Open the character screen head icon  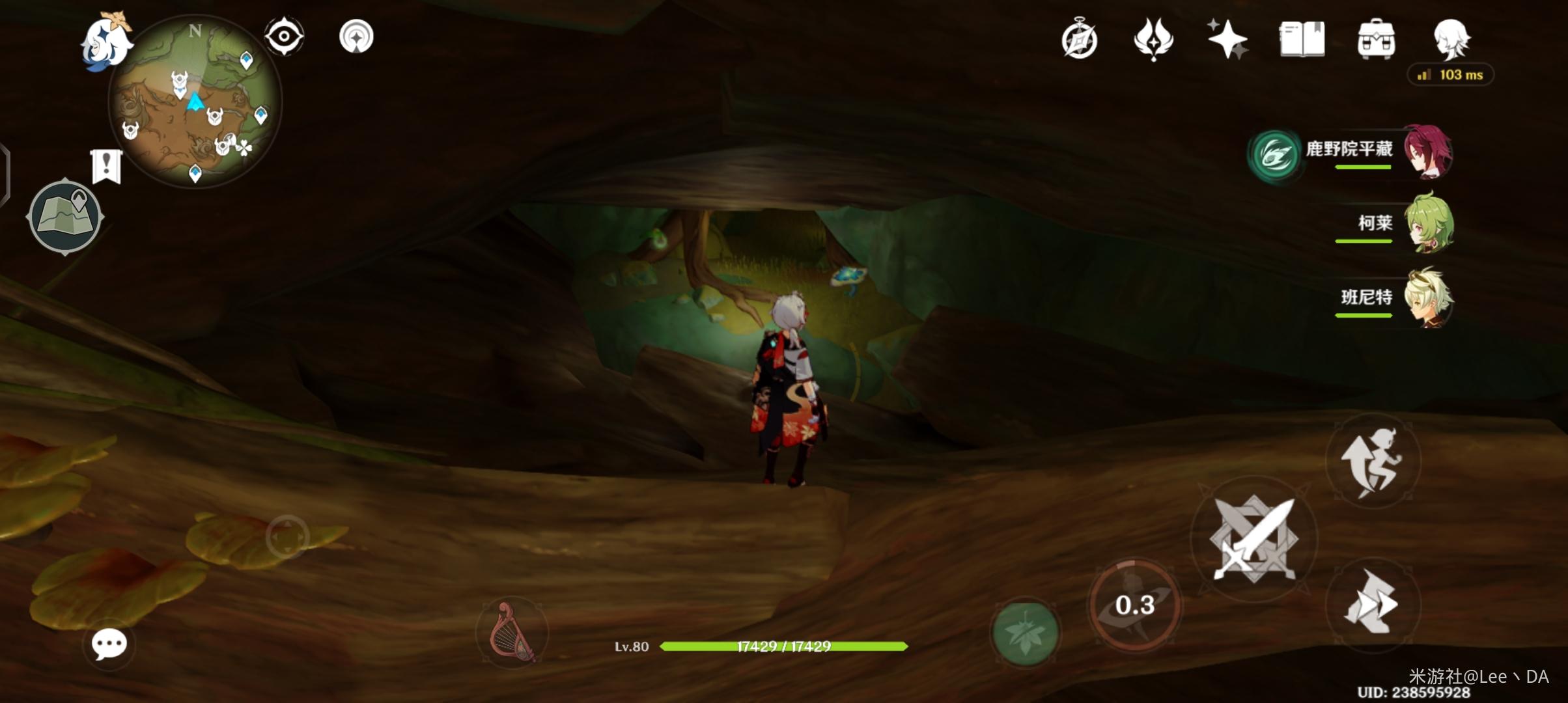coord(1451,39)
